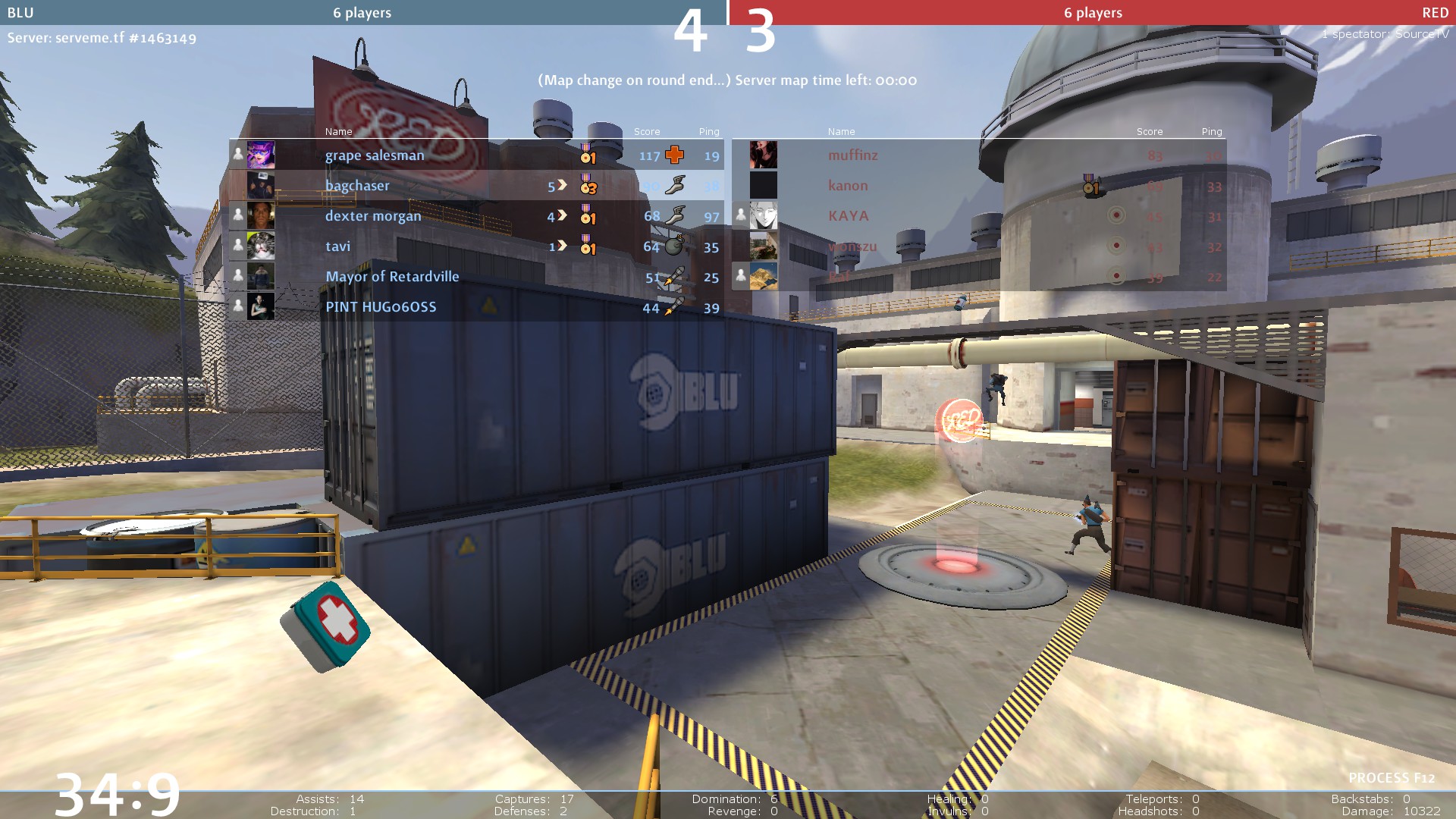Click KAYA's avatar thumbnail
The width and height of the screenshot is (1456, 819).
[764, 215]
